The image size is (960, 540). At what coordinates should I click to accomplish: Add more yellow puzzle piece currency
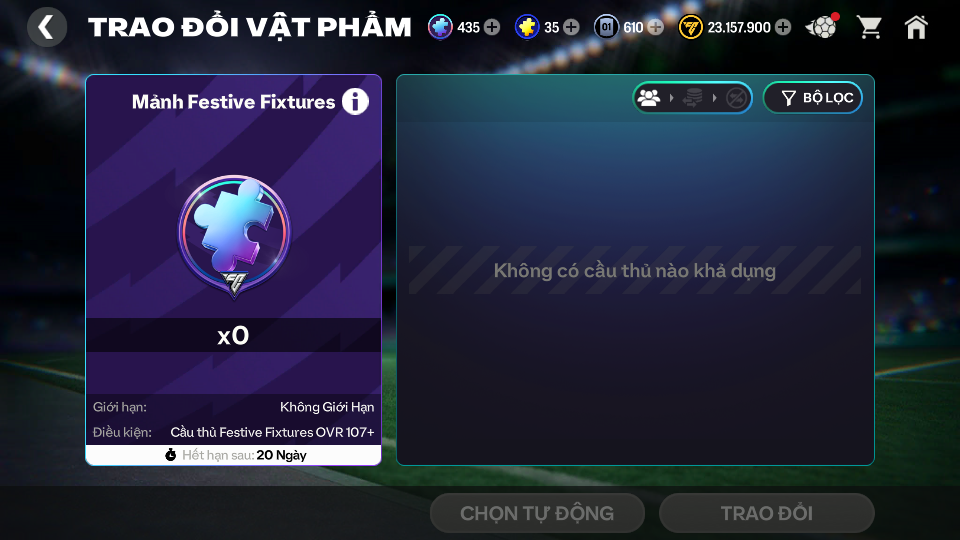[571, 27]
